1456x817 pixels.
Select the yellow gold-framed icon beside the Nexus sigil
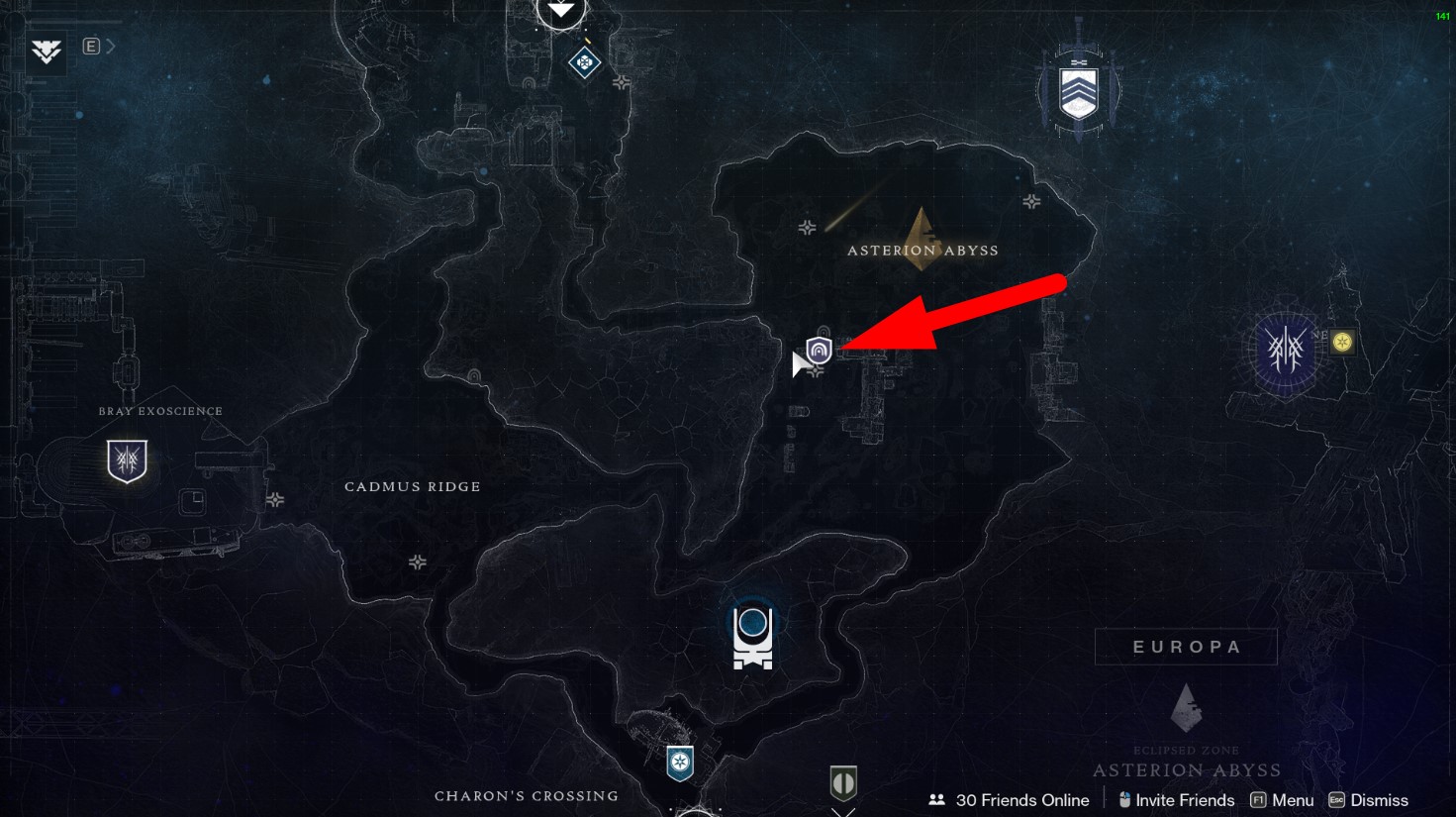pyautogui.click(x=1341, y=342)
